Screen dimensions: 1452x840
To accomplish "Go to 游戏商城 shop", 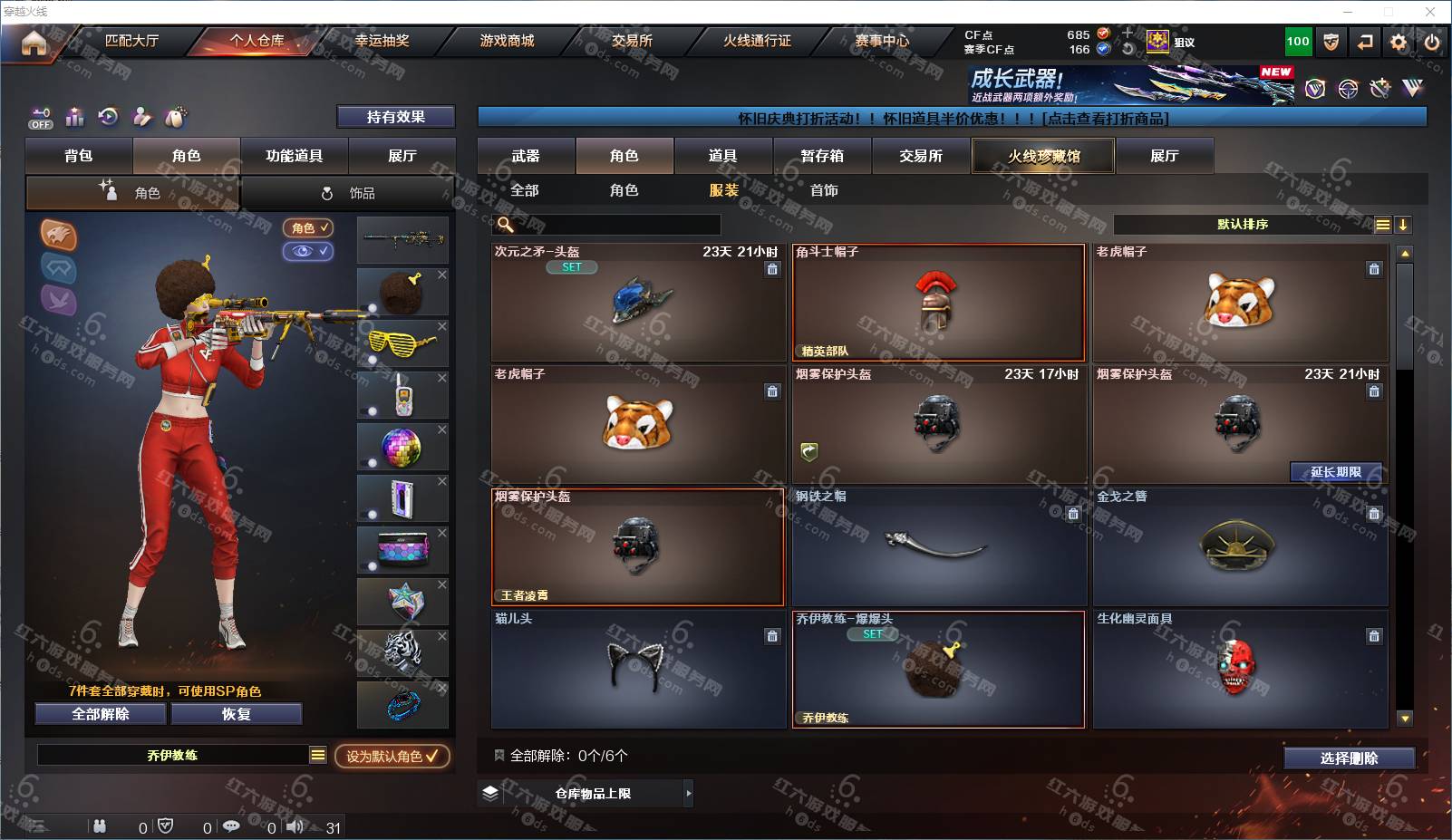I will (507, 41).
